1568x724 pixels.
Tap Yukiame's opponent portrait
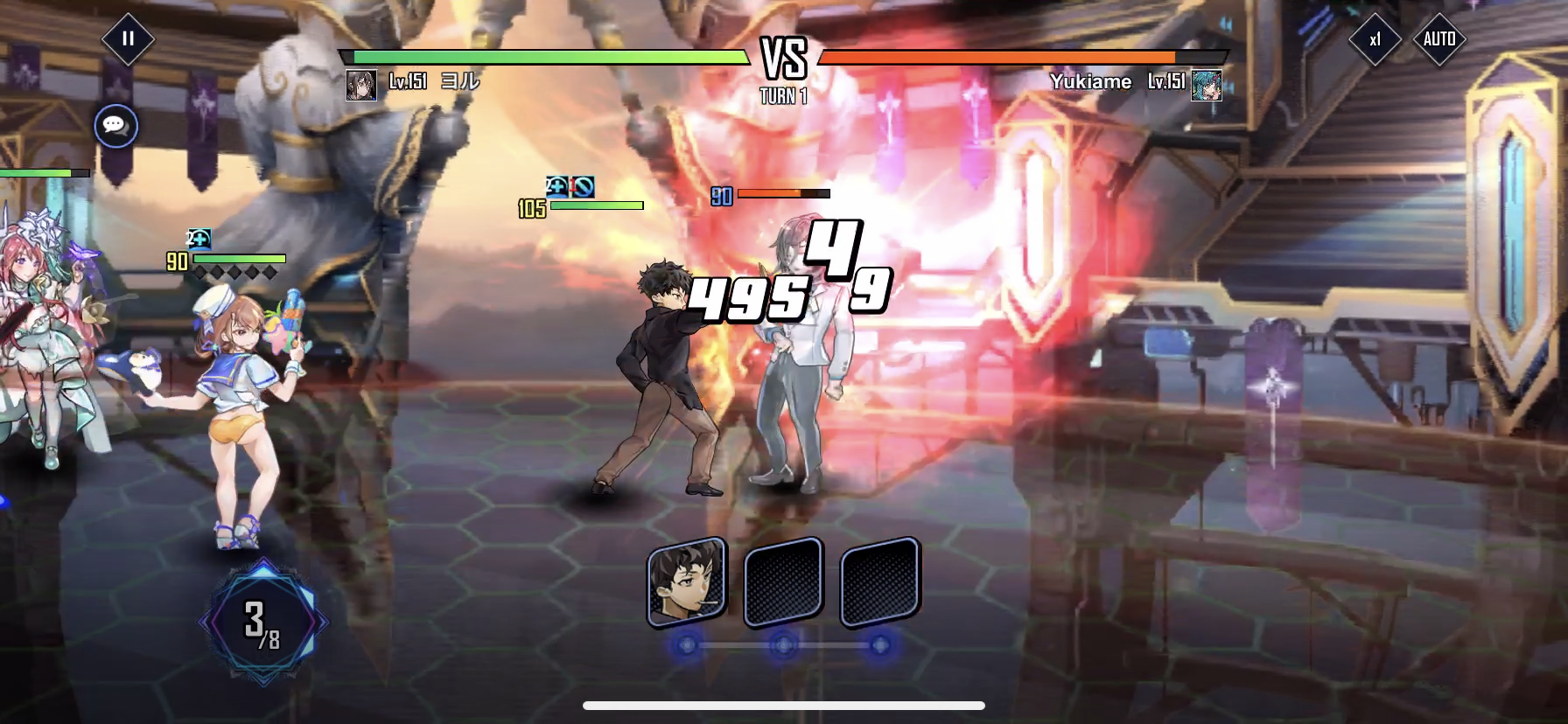[x=1206, y=85]
